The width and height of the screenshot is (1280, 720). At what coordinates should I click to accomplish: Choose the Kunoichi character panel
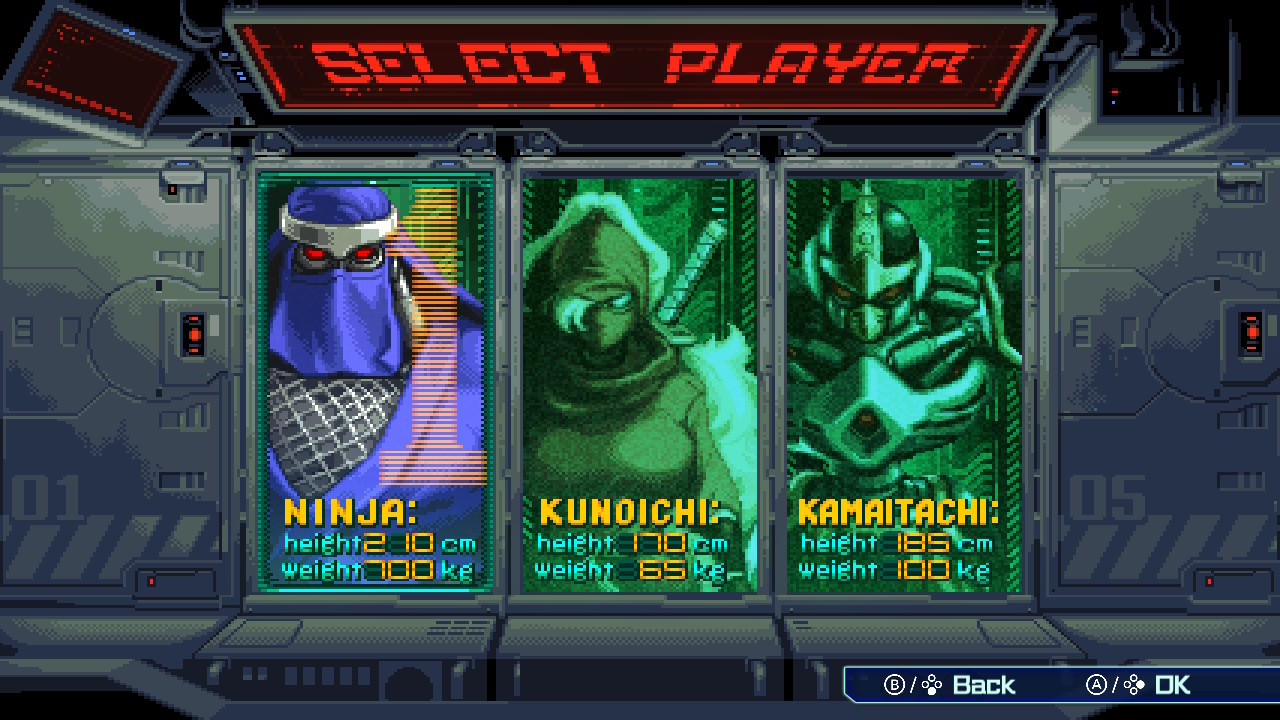tap(639, 380)
